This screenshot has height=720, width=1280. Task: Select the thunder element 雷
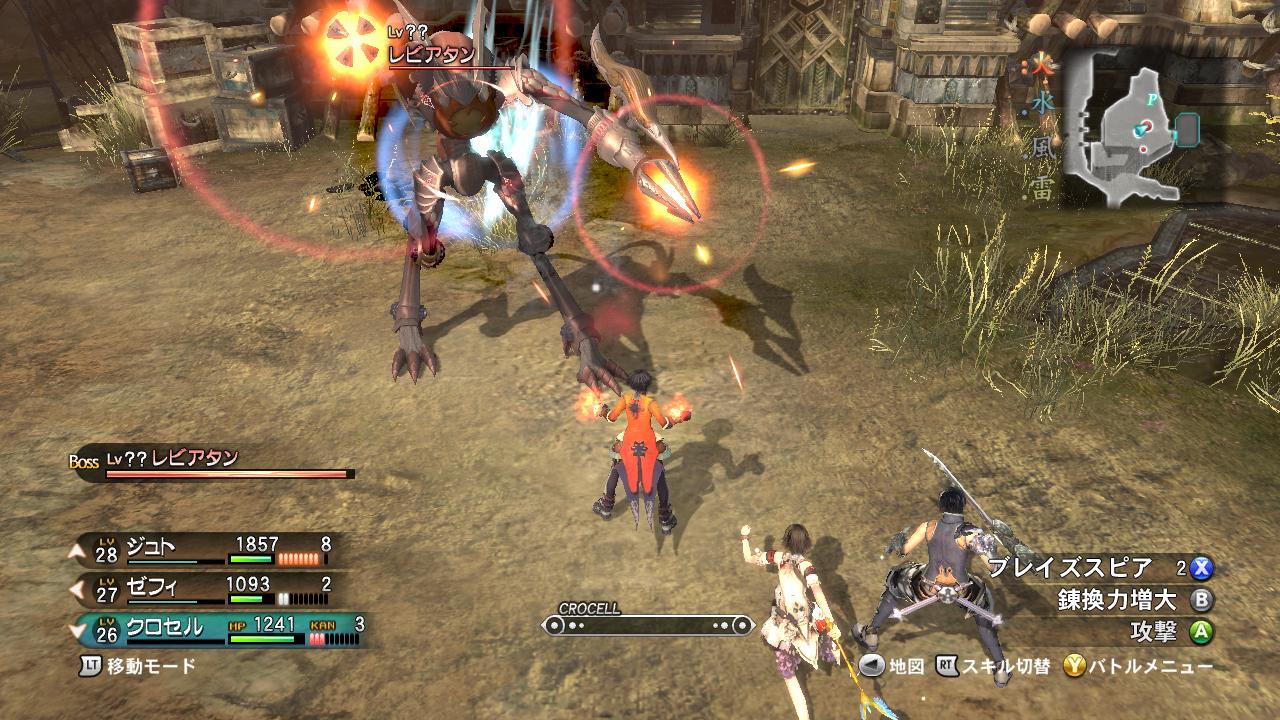[x=1043, y=189]
